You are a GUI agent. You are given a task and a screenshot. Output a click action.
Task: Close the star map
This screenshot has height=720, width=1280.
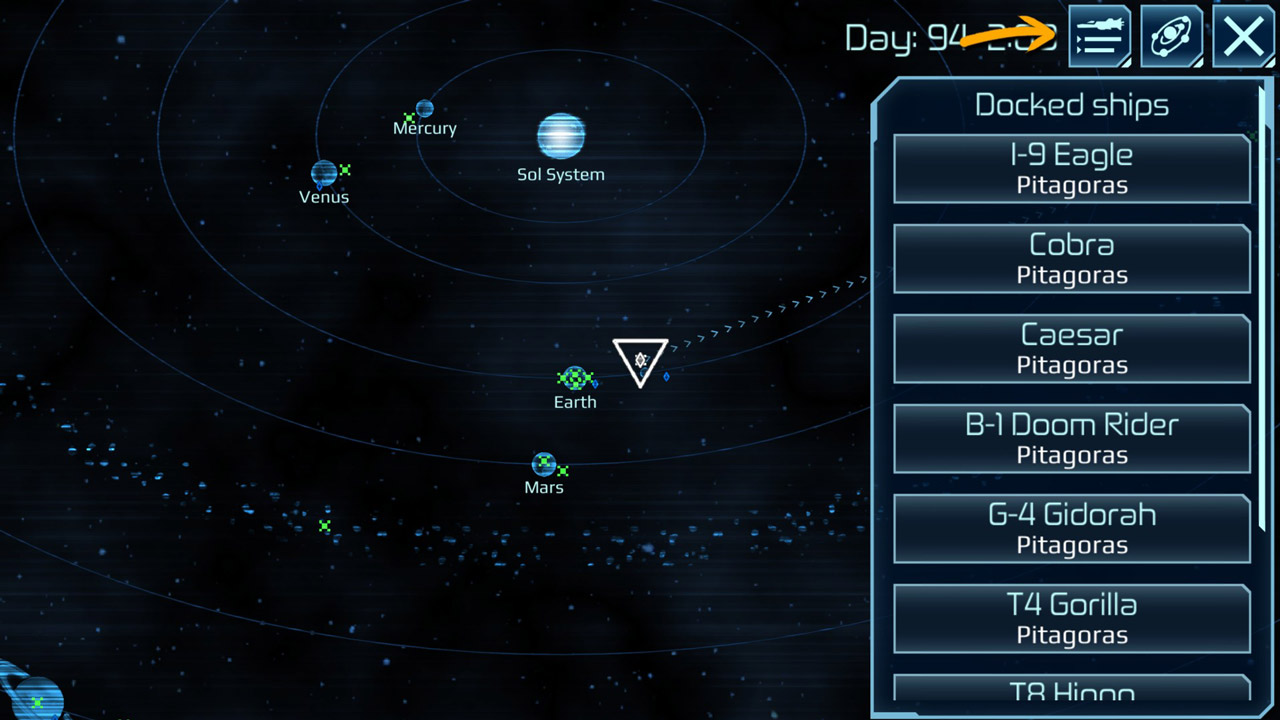coord(1243,36)
